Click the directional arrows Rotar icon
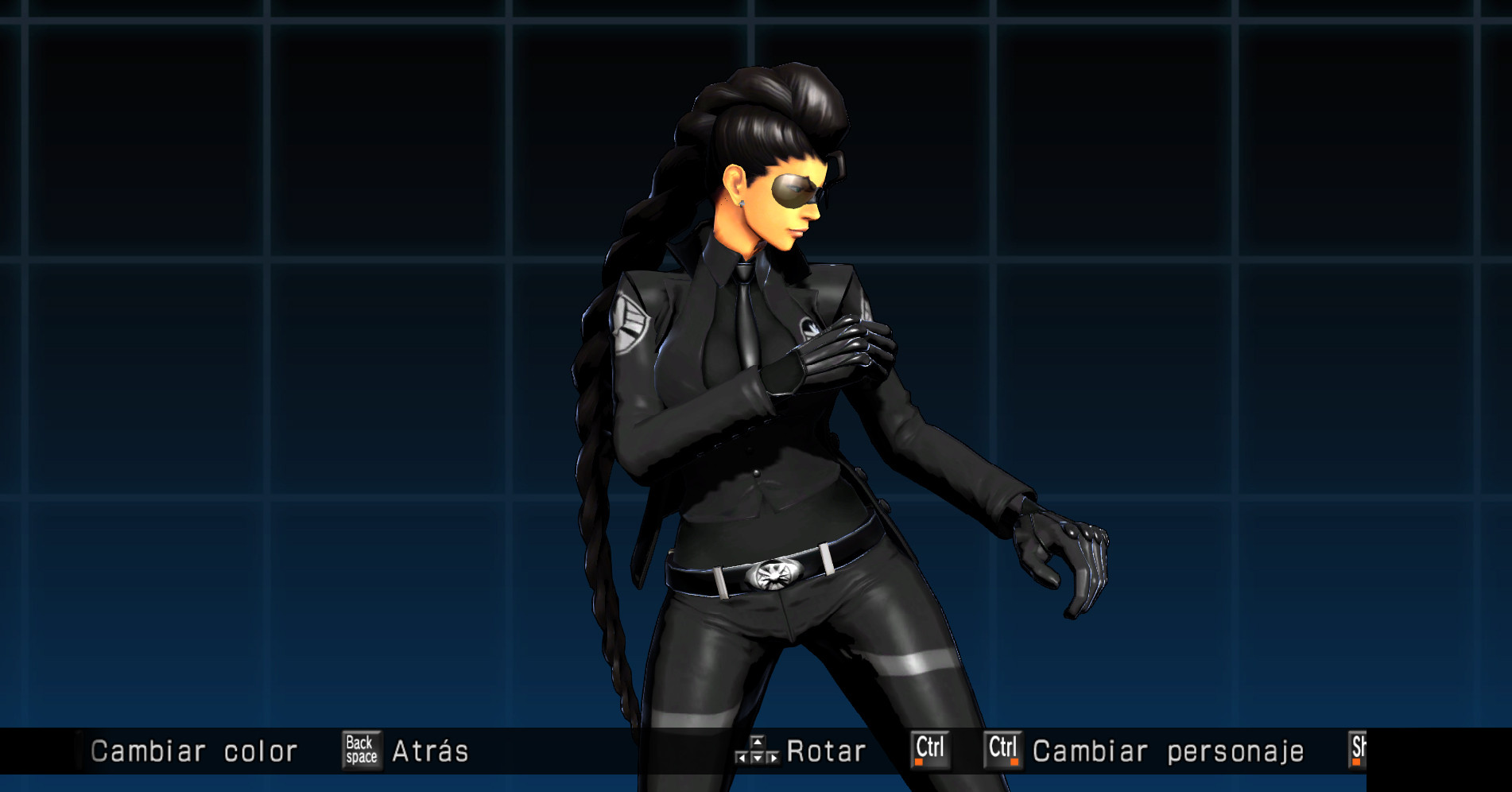This screenshot has height=792, width=1512. tap(757, 751)
